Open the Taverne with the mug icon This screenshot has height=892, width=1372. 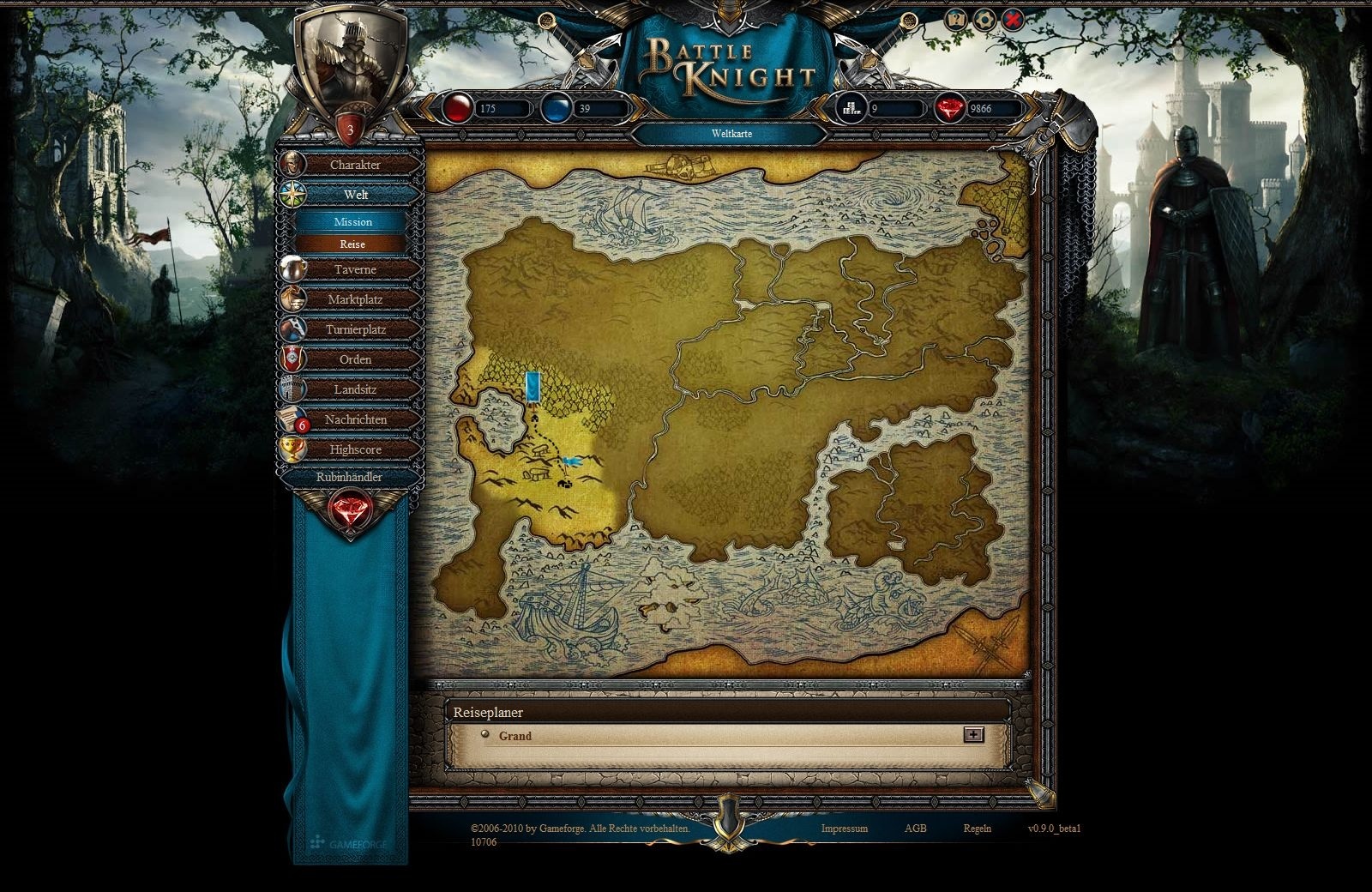pyautogui.click(x=292, y=269)
